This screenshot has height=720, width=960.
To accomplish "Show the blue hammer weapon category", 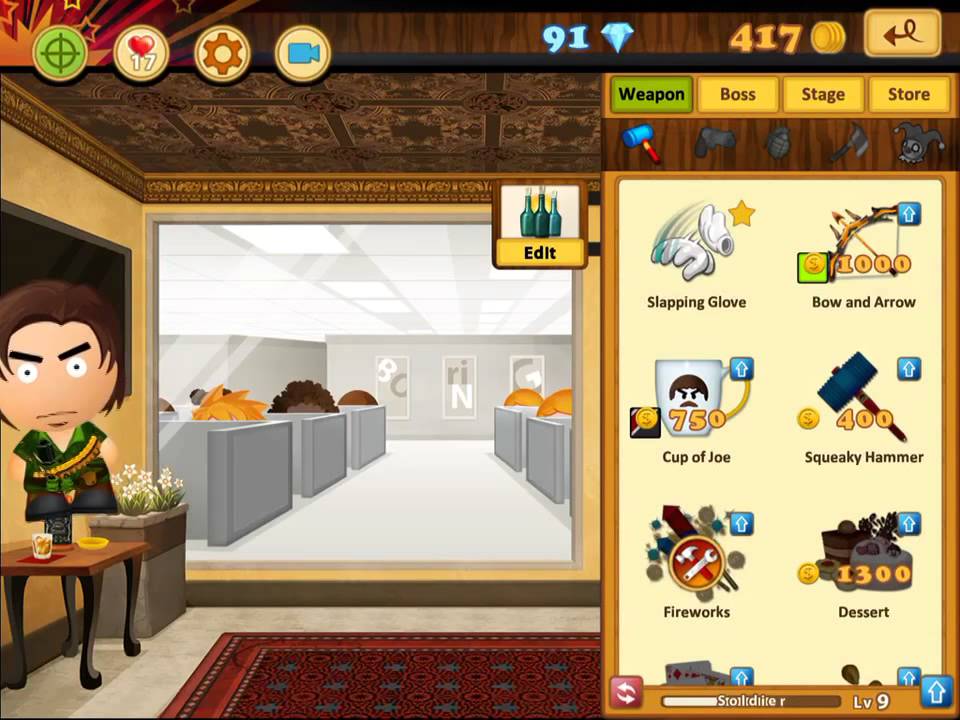I will coord(641,142).
